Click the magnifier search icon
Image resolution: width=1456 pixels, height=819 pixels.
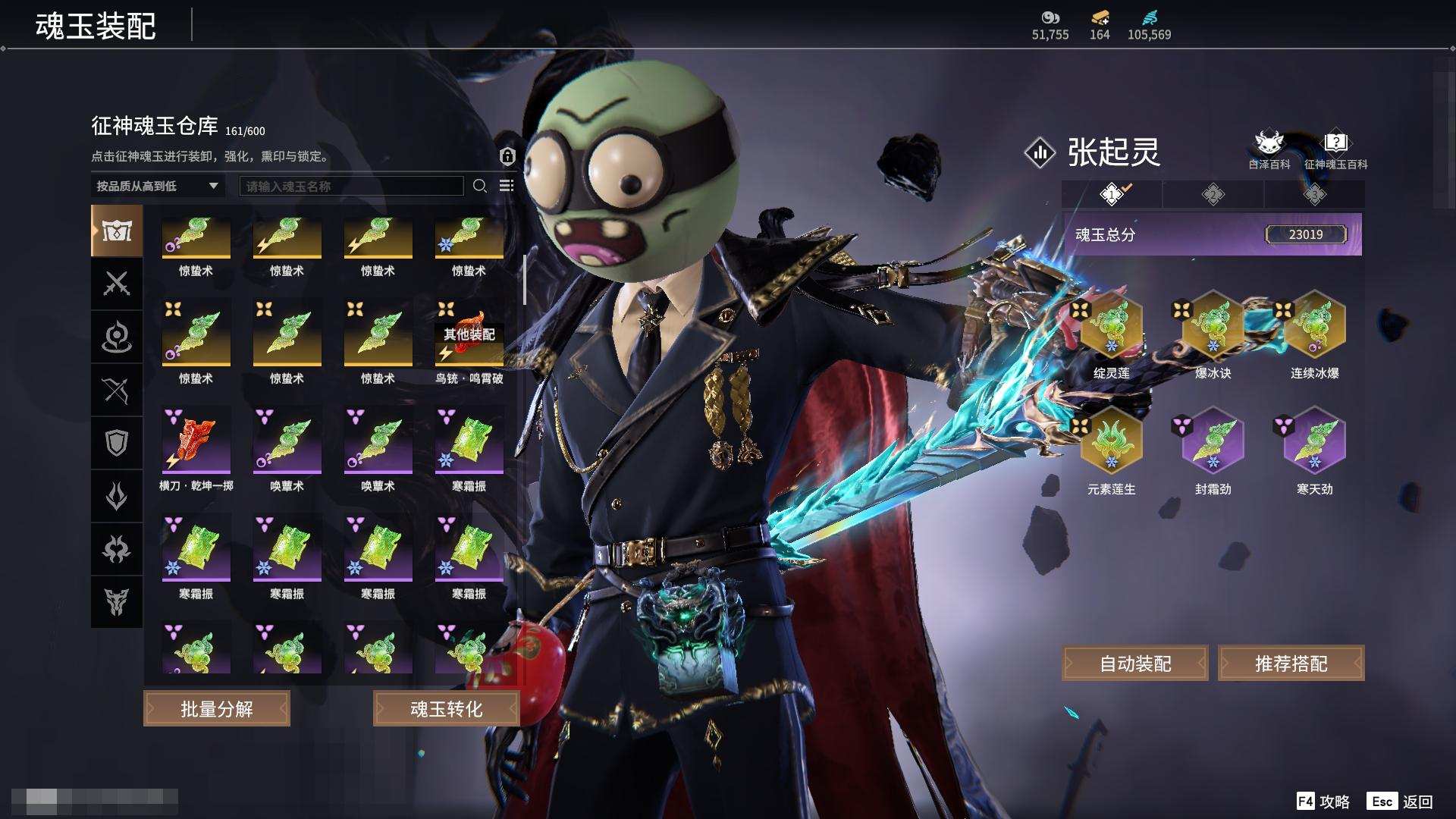pyautogui.click(x=480, y=186)
